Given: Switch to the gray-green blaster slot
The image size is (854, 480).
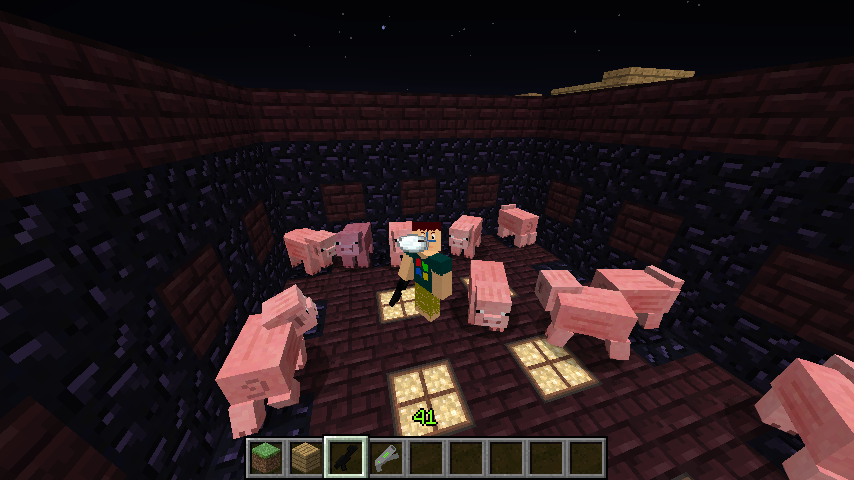Looking at the screenshot, I should [x=387, y=458].
